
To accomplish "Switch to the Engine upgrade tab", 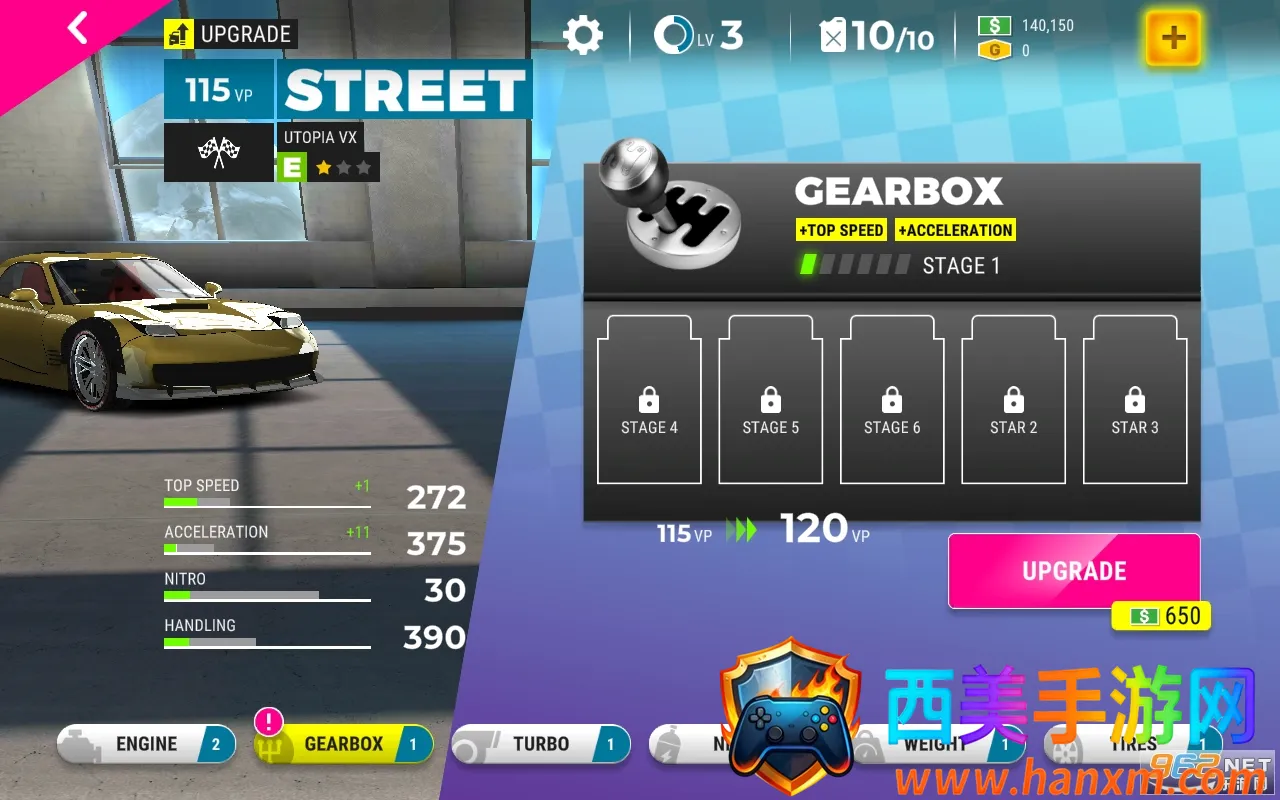I will click(147, 744).
